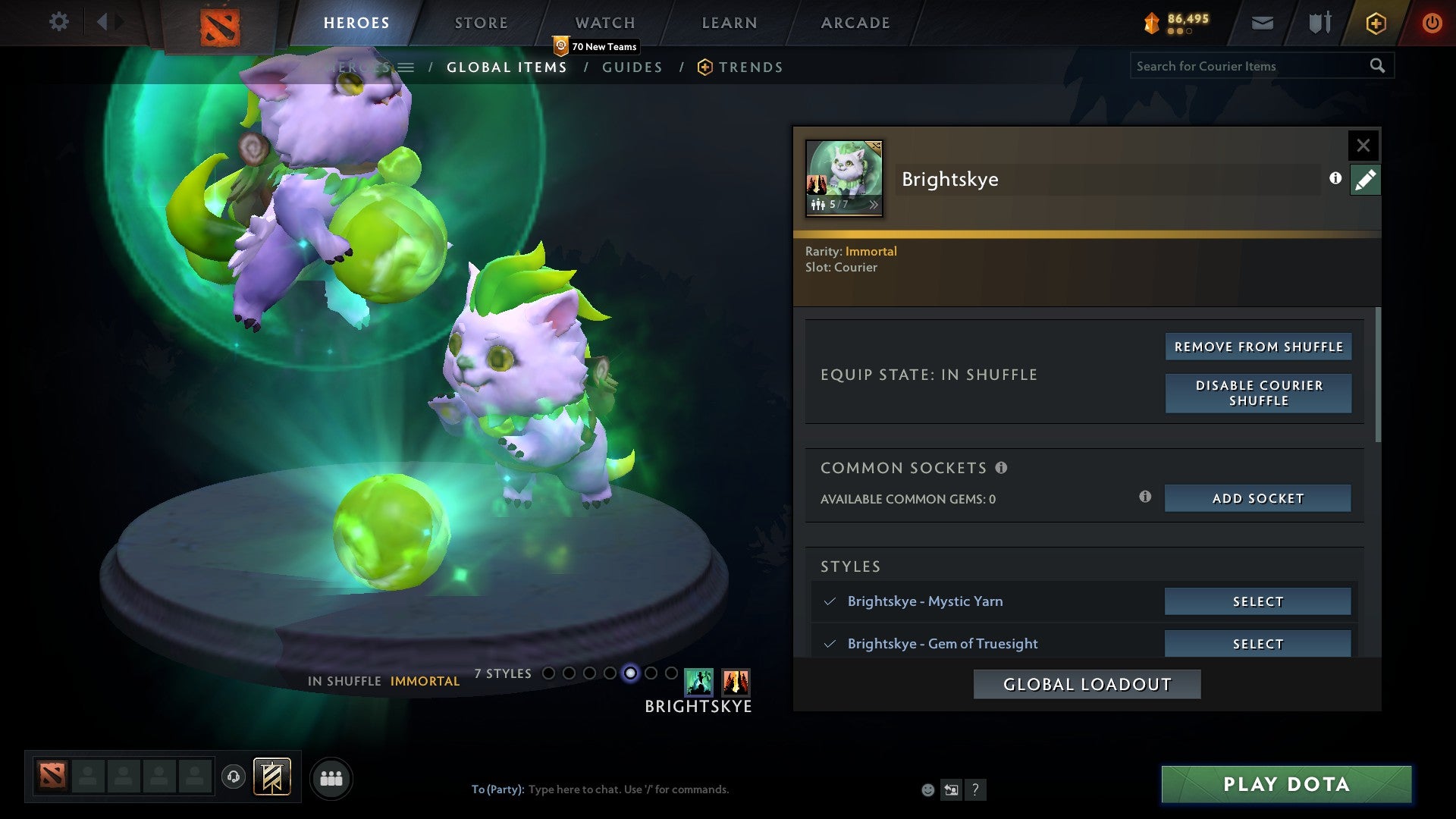Screen dimensions: 1456x819
Task: Open the heroes hamburger menu
Action: (x=407, y=67)
